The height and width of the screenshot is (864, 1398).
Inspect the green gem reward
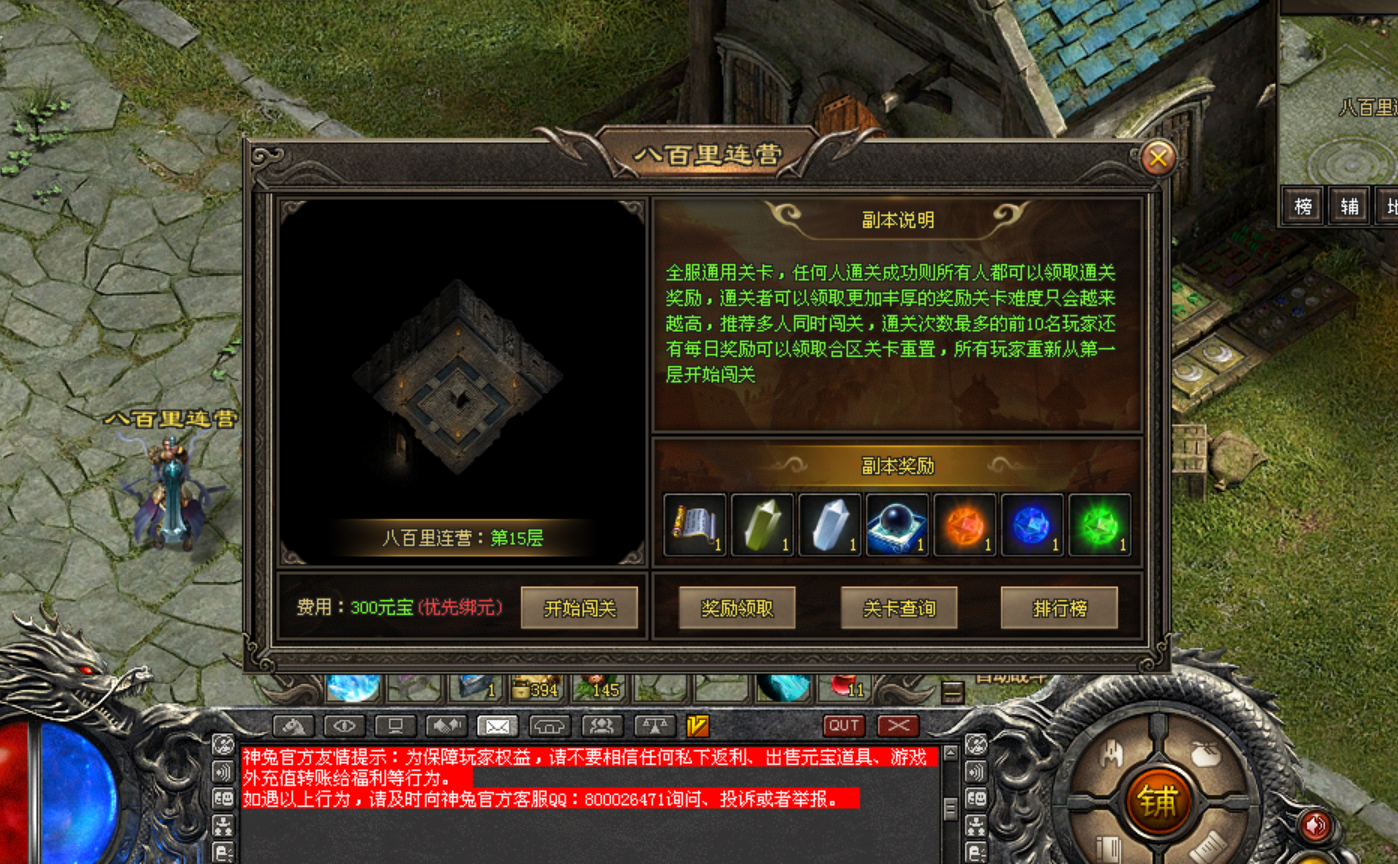pyautogui.click(x=1100, y=525)
